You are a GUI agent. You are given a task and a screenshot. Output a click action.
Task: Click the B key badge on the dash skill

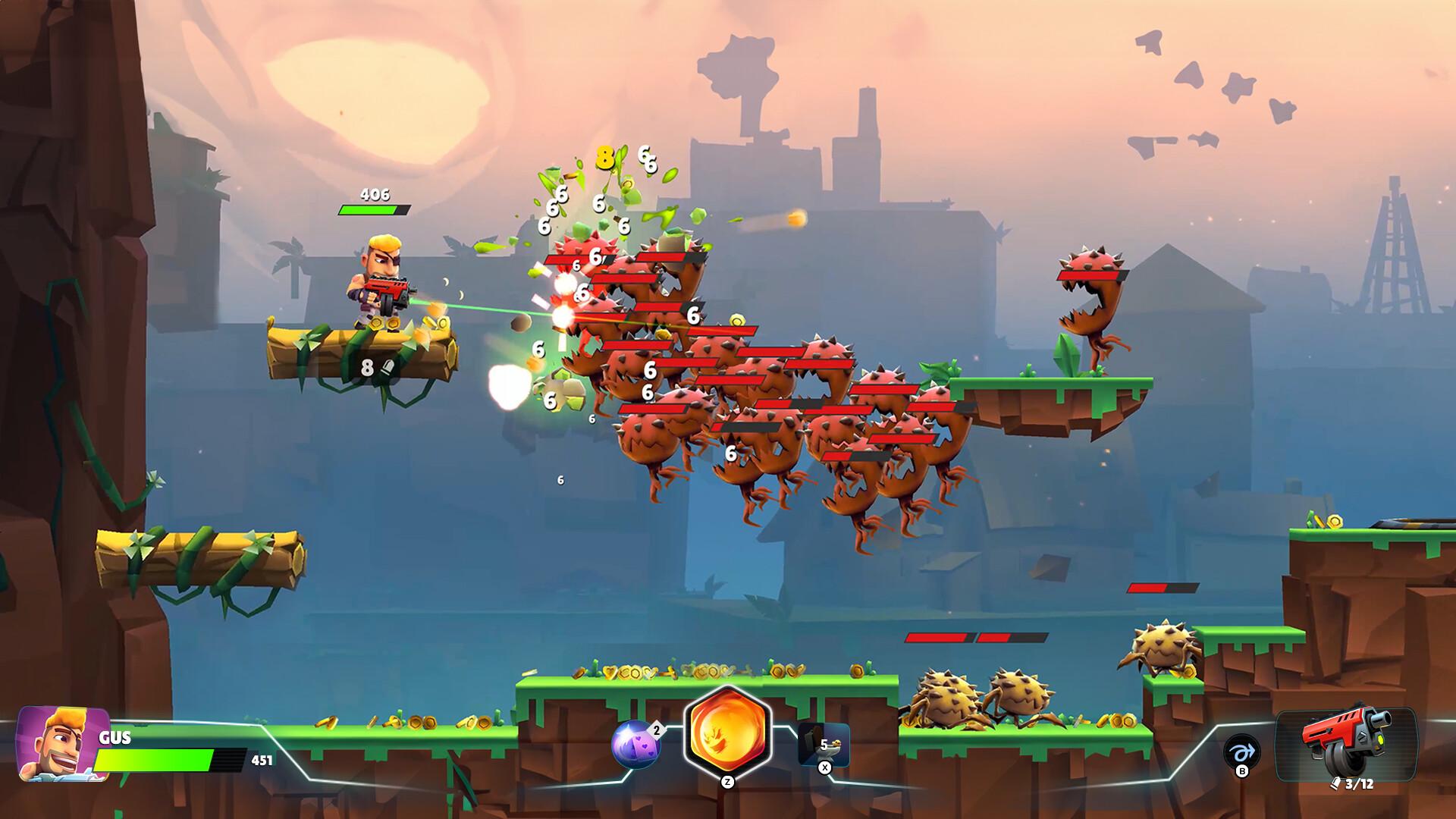[1242, 772]
